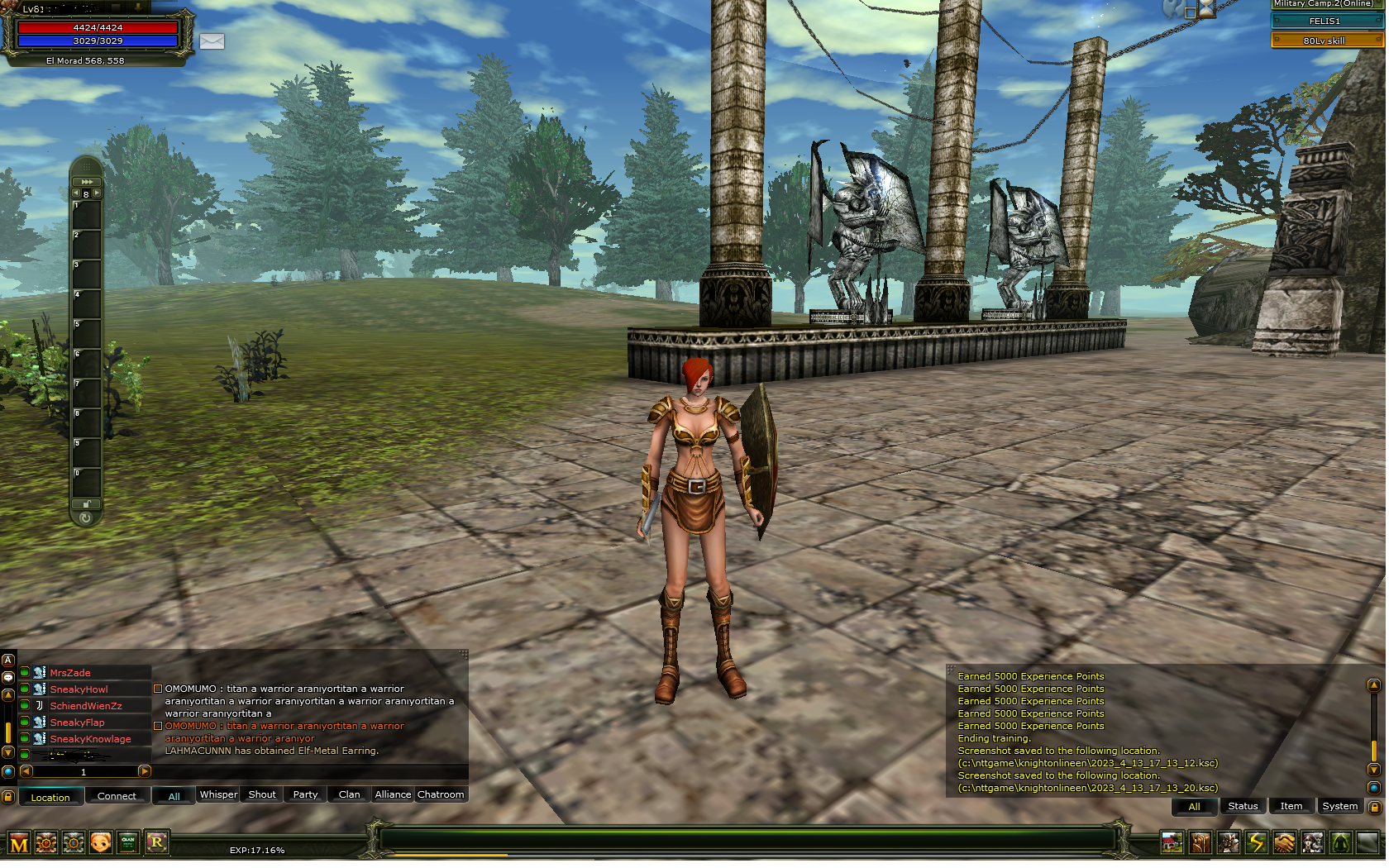Open the mail envelope icon
1389x868 pixels.
pyautogui.click(x=212, y=41)
